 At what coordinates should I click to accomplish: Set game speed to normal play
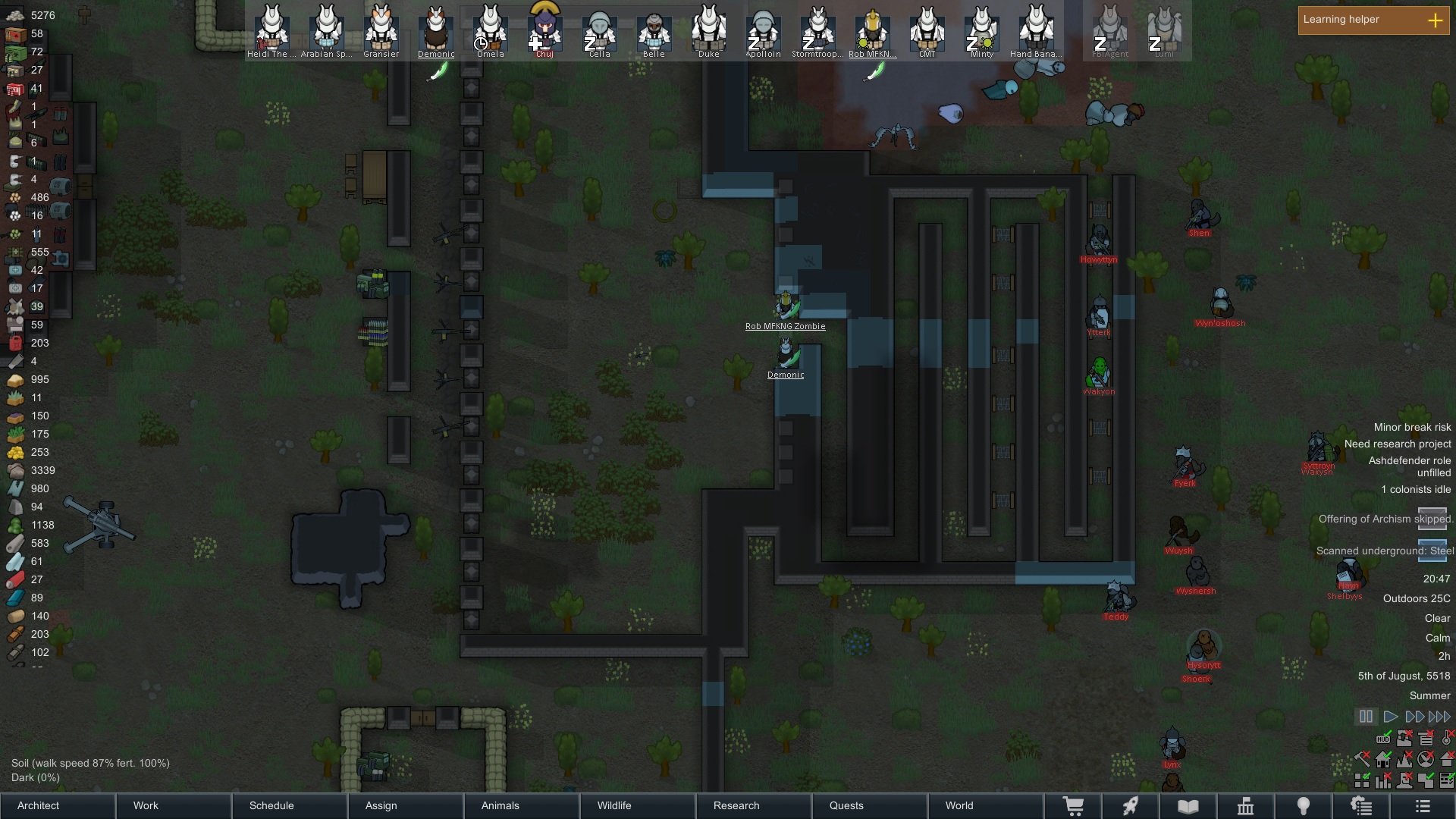(1390, 717)
